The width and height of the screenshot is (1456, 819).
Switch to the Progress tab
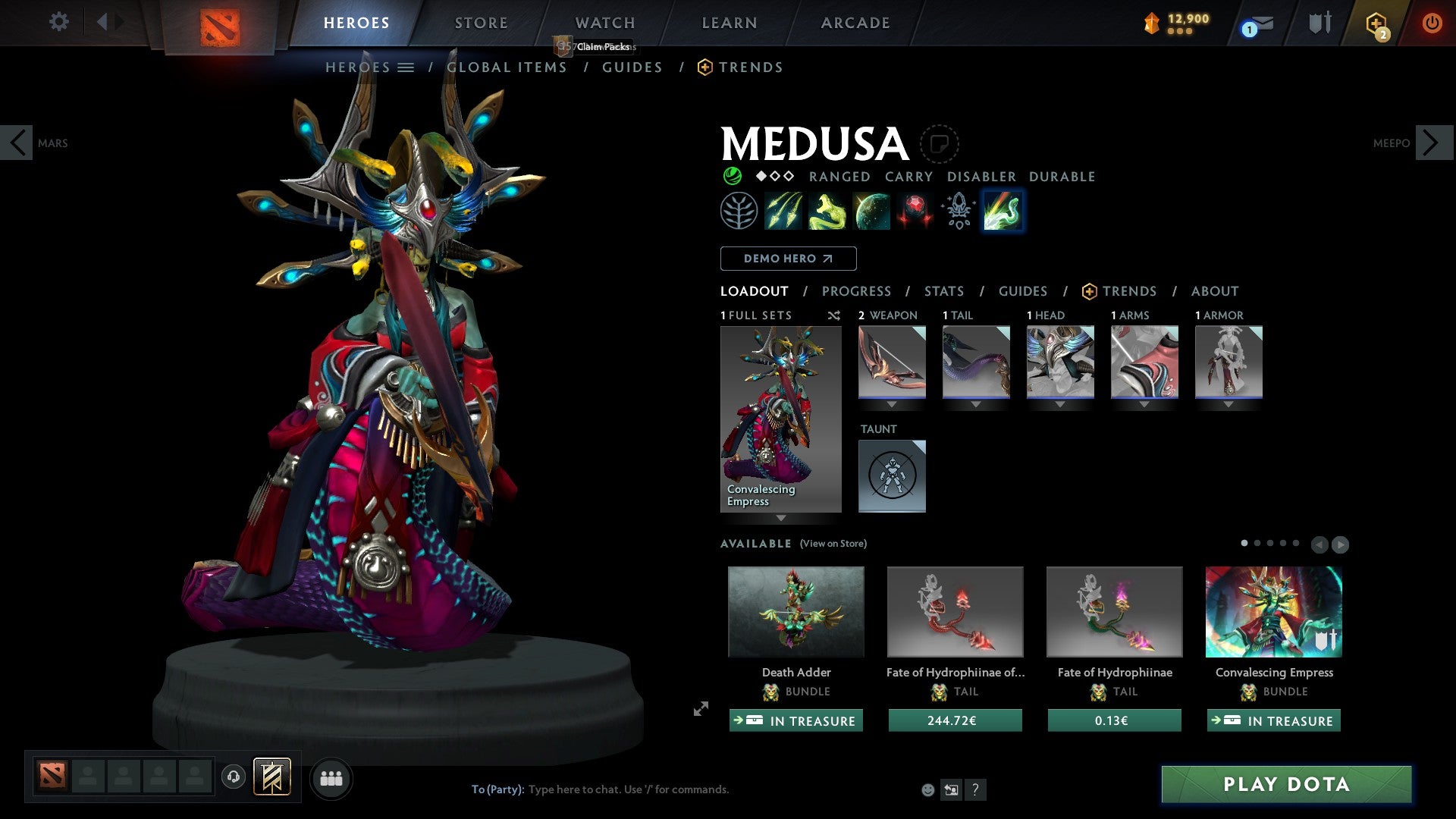pyautogui.click(x=857, y=290)
